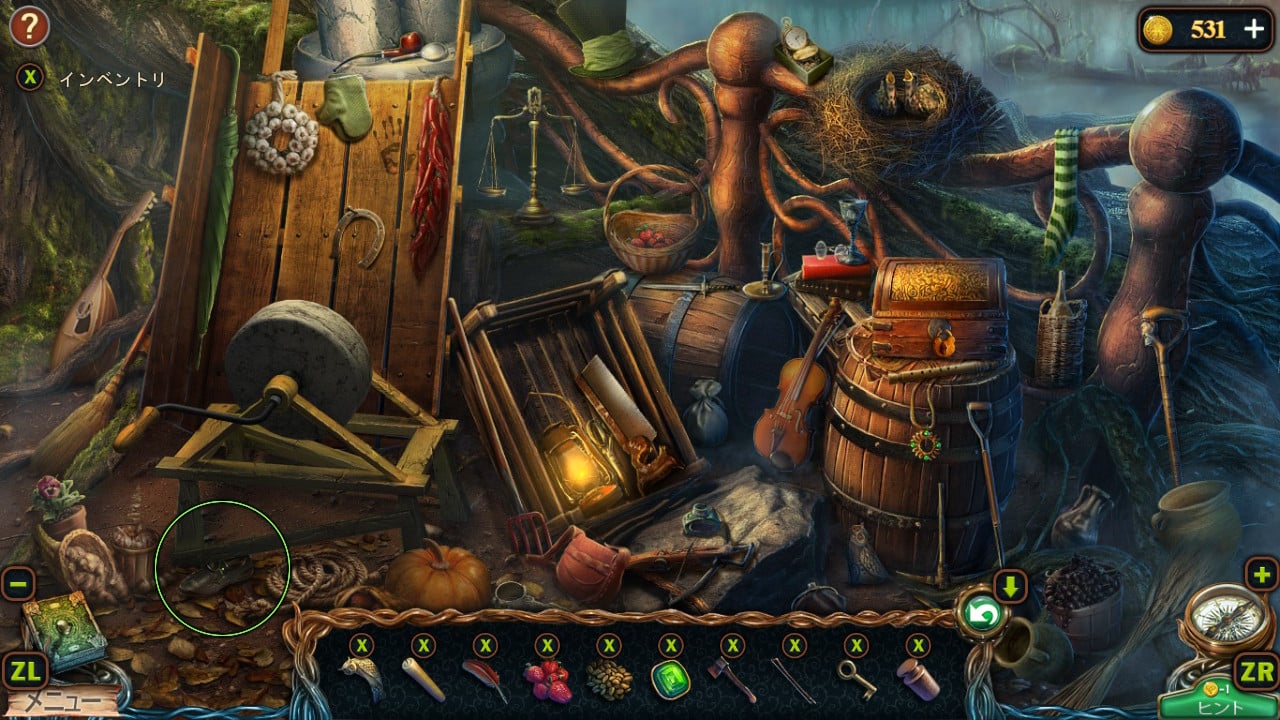
Task: Choose the red feather quill item
Action: [485, 678]
